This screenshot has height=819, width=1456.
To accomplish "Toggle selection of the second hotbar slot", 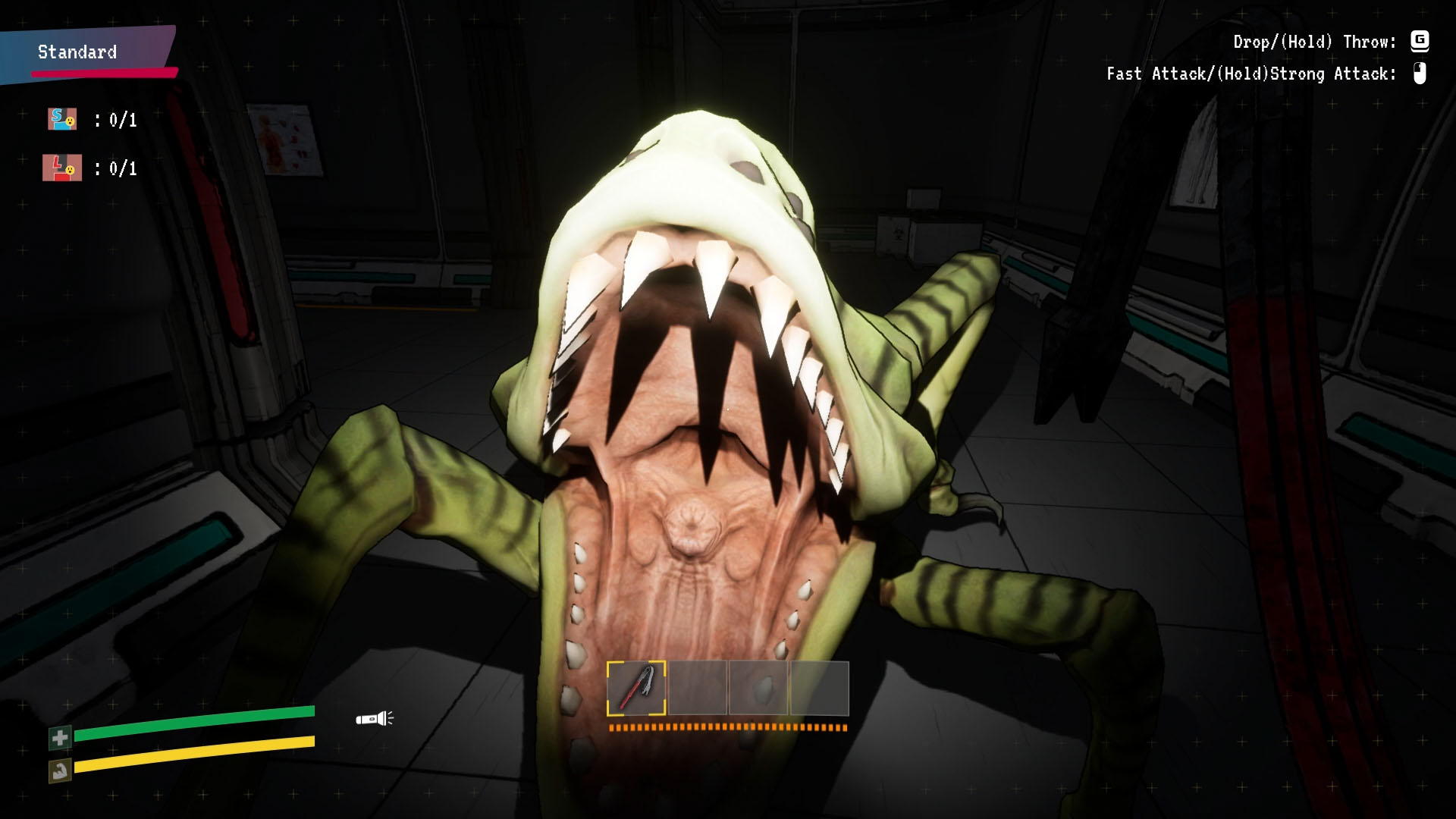I will click(x=698, y=689).
